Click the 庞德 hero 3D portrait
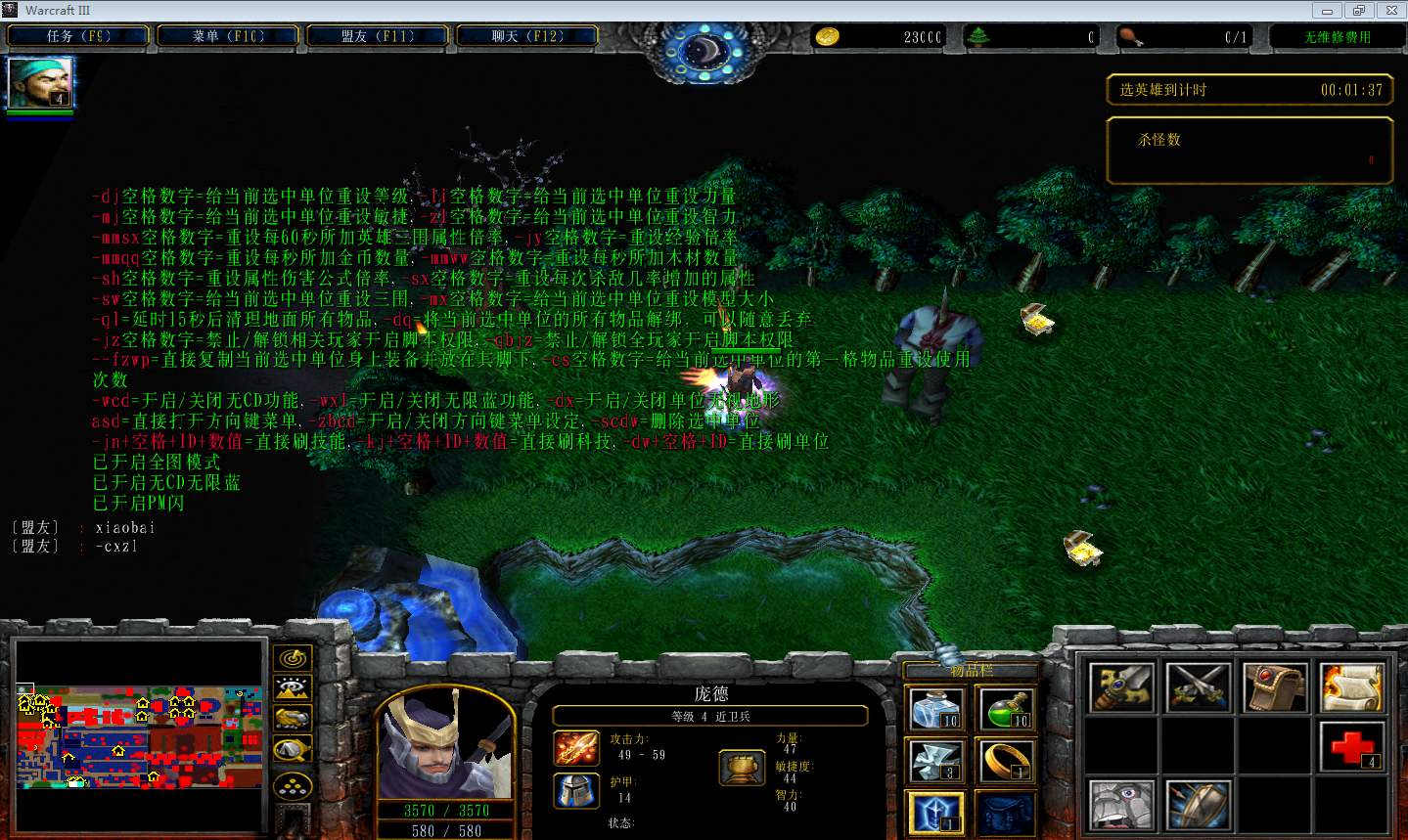 coord(445,743)
